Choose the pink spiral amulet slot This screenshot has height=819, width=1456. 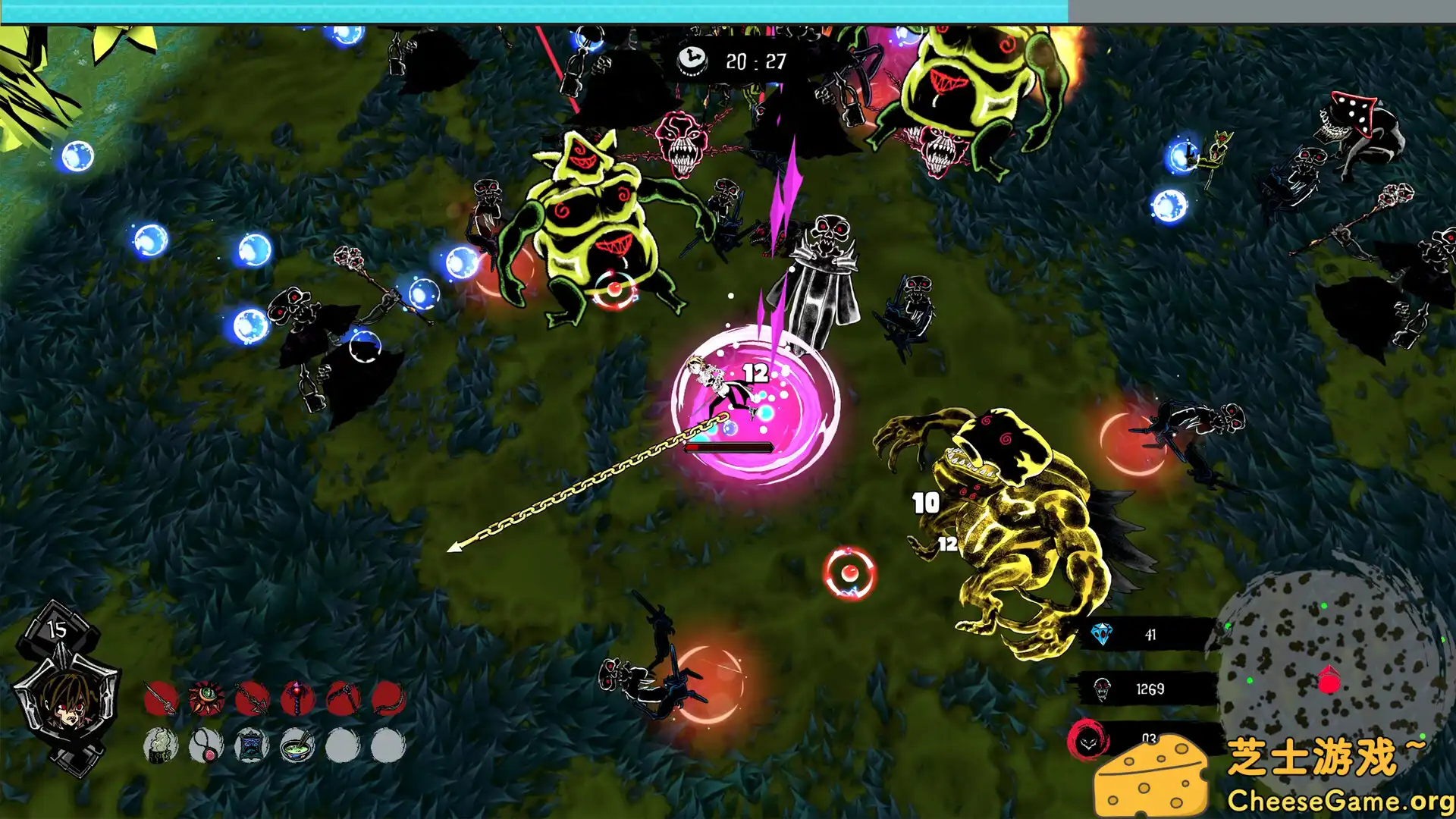tap(206, 746)
